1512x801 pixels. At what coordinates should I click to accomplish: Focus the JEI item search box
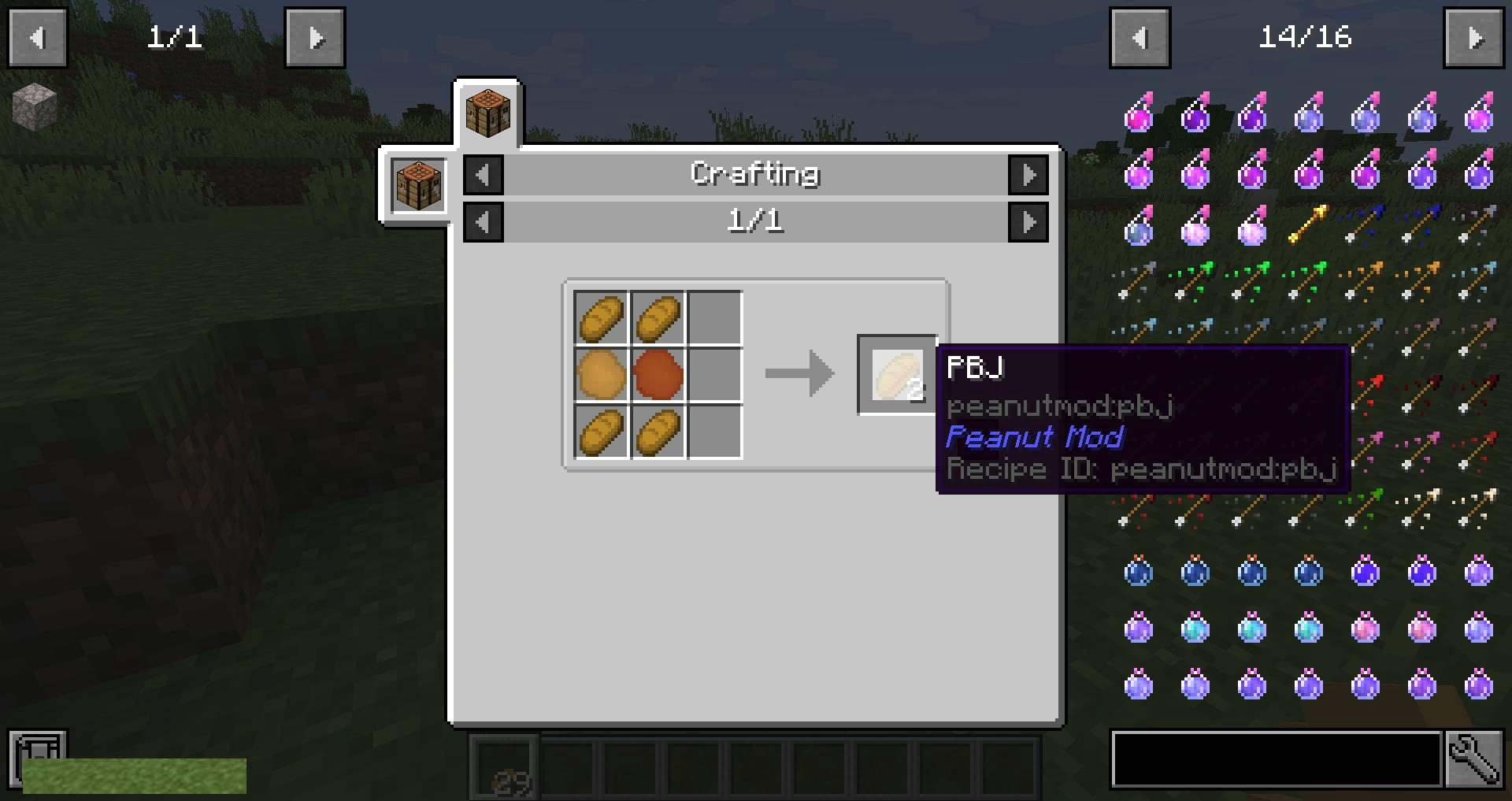[x=1276, y=760]
